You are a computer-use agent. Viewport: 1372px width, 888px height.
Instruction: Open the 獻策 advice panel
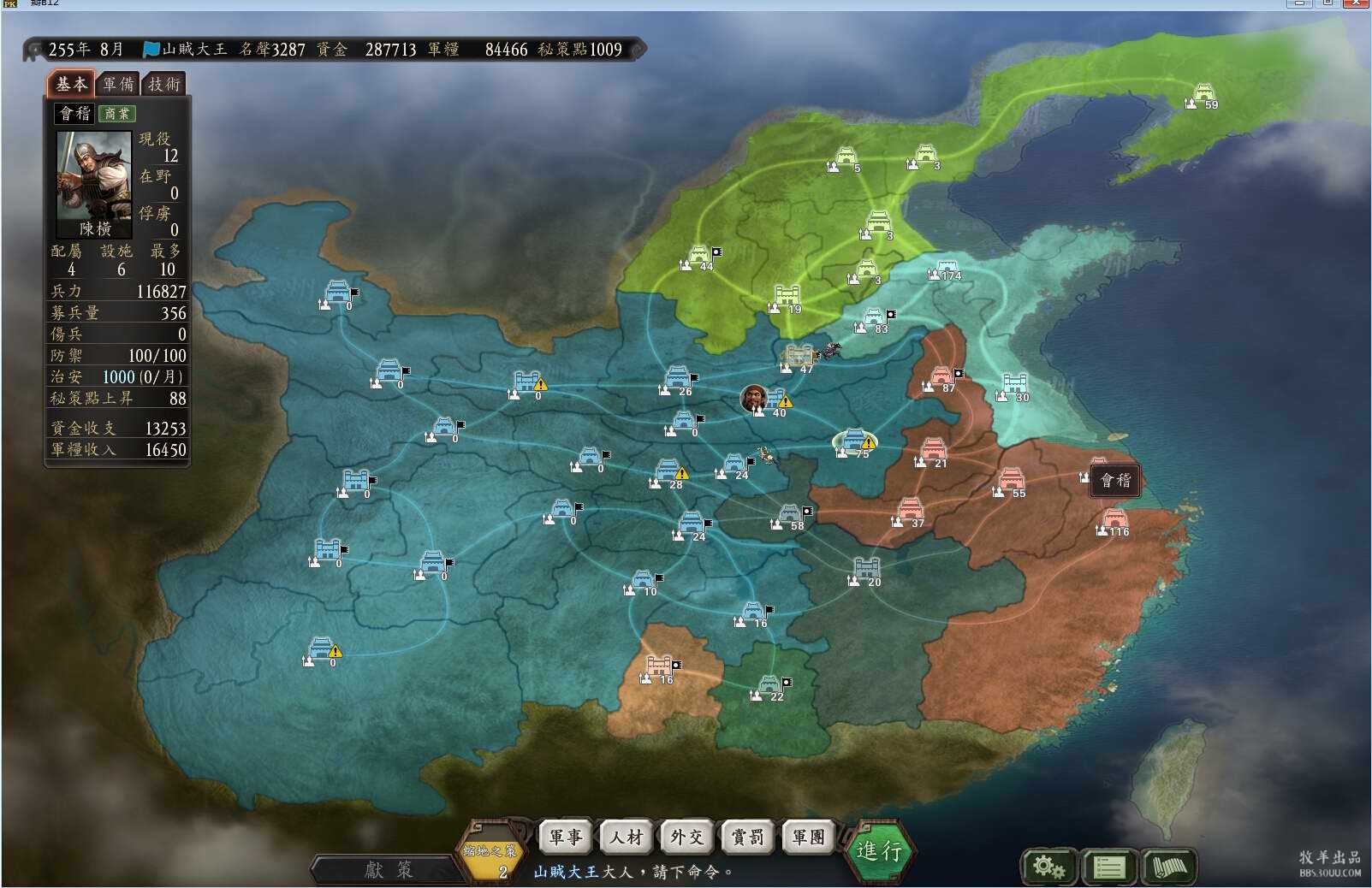(388, 869)
